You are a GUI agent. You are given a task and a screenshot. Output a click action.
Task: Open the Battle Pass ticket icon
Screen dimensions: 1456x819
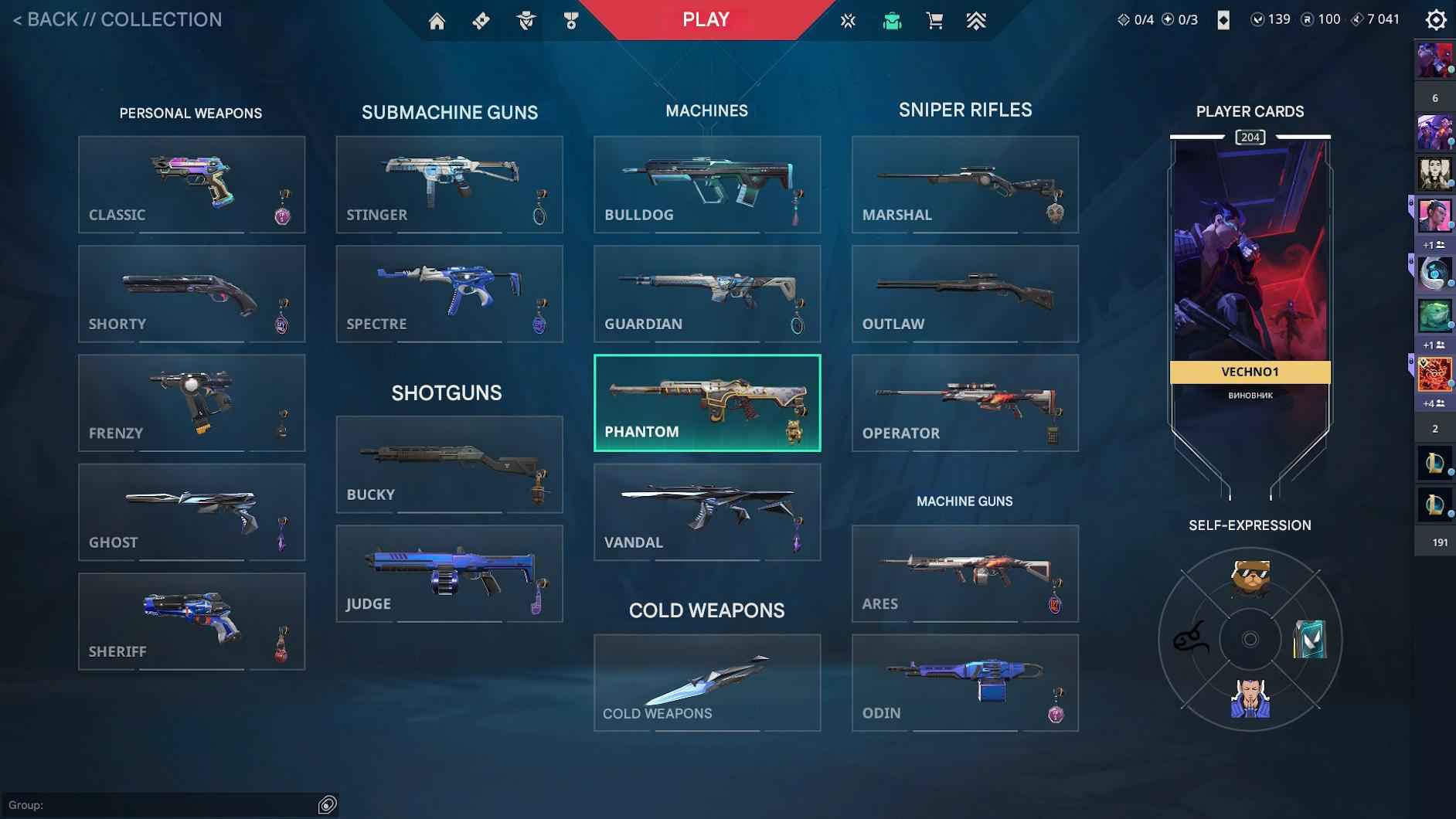pyautogui.click(x=481, y=19)
